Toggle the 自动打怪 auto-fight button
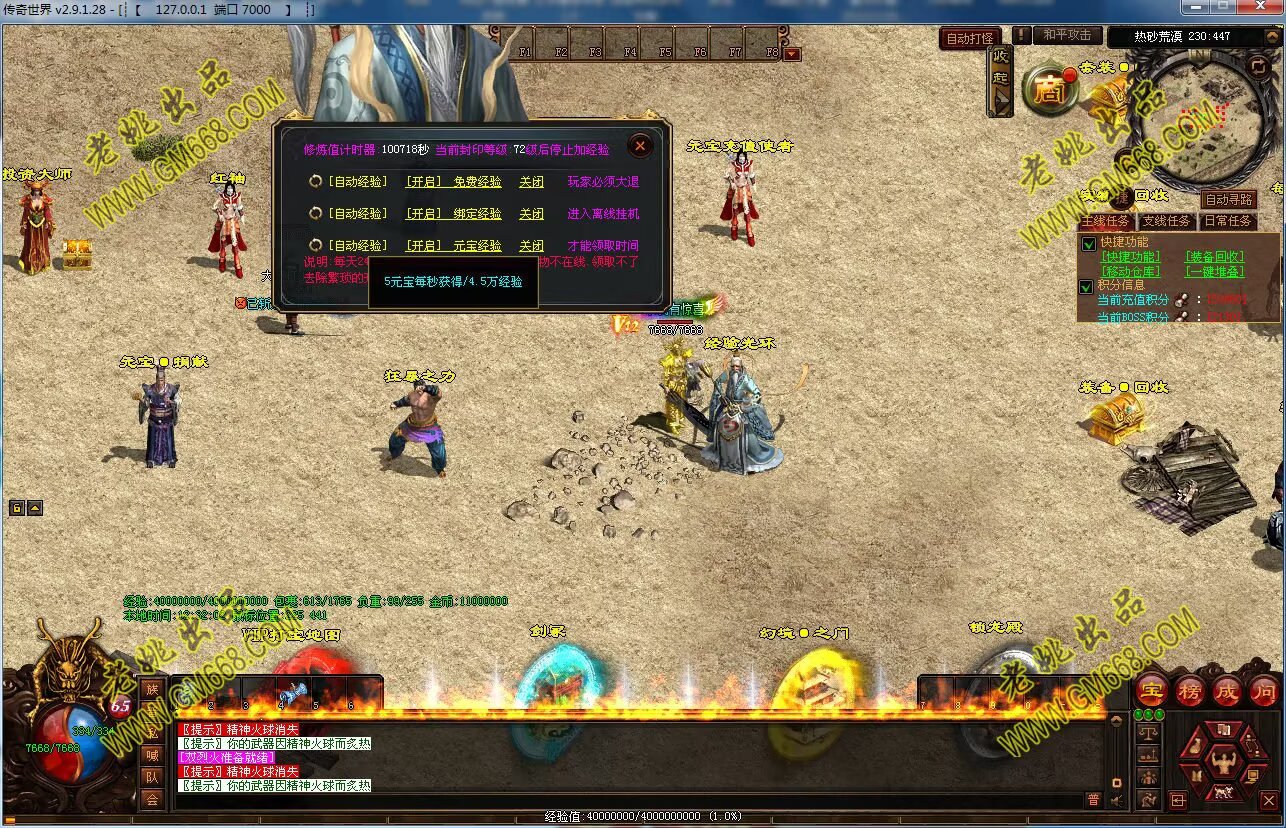1286x828 pixels. (970, 38)
